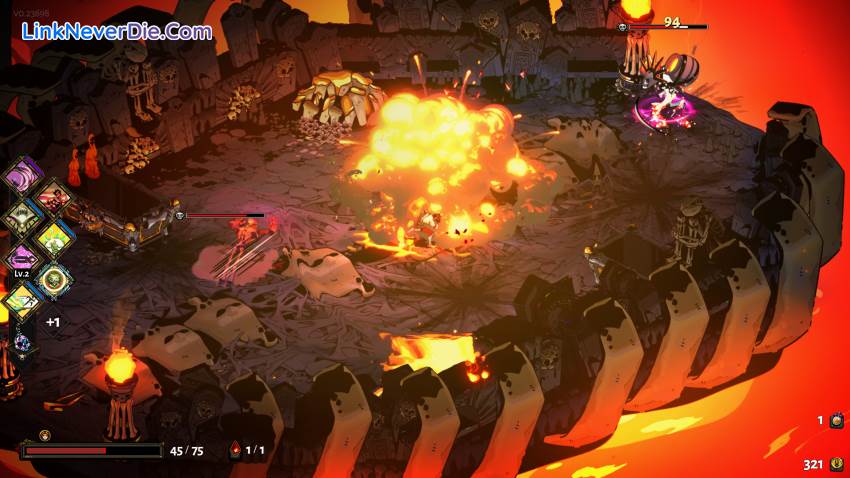Select the green circular medallion boon
Image resolution: width=850 pixels, height=478 pixels.
pos(53,280)
